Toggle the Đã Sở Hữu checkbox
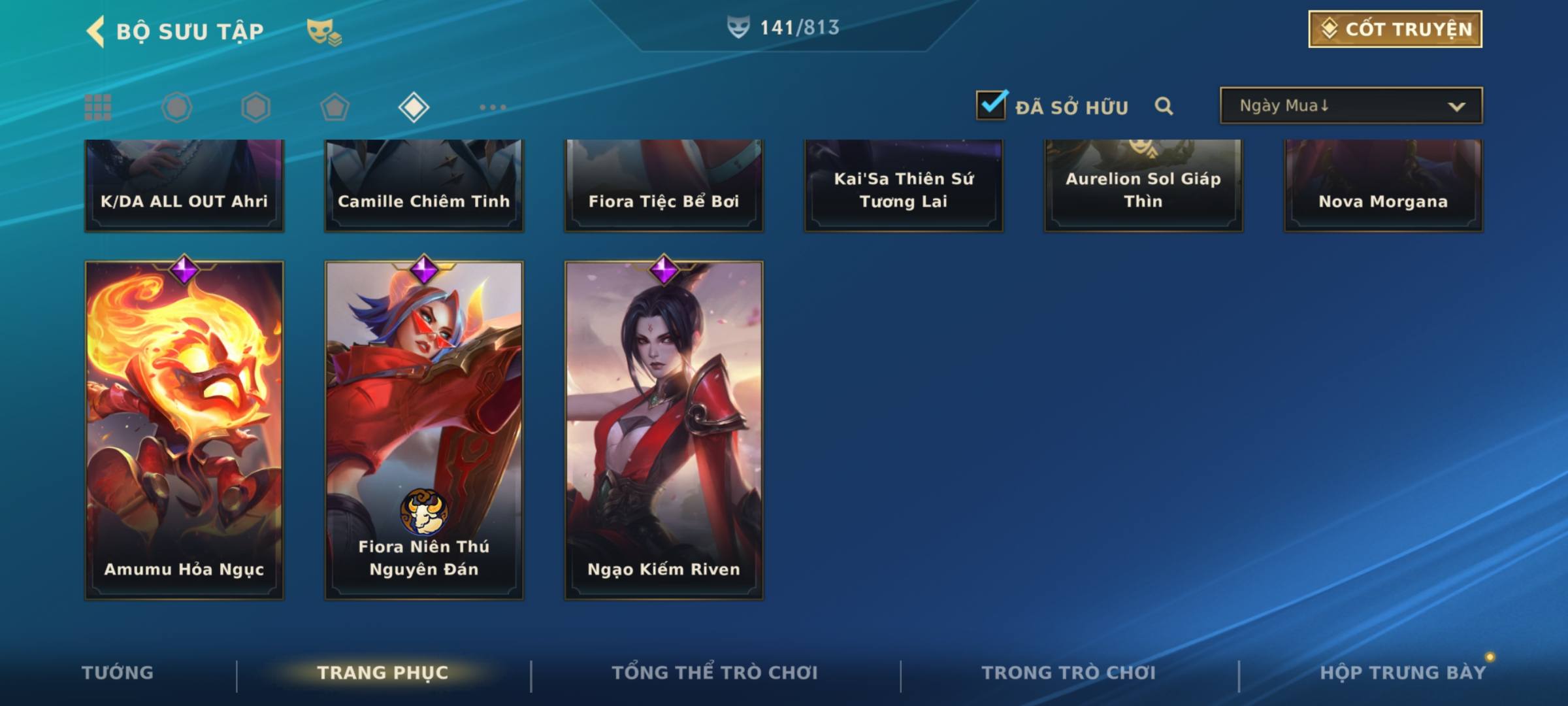 [991, 105]
